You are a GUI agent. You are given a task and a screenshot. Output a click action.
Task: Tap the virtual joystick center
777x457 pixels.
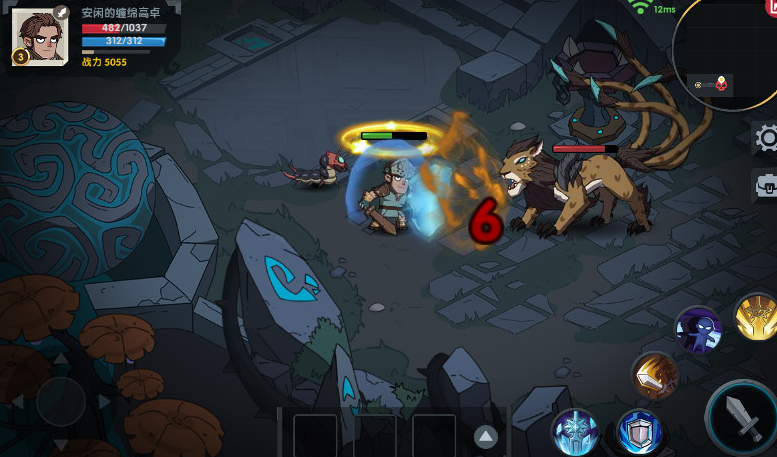pyautogui.click(x=60, y=401)
